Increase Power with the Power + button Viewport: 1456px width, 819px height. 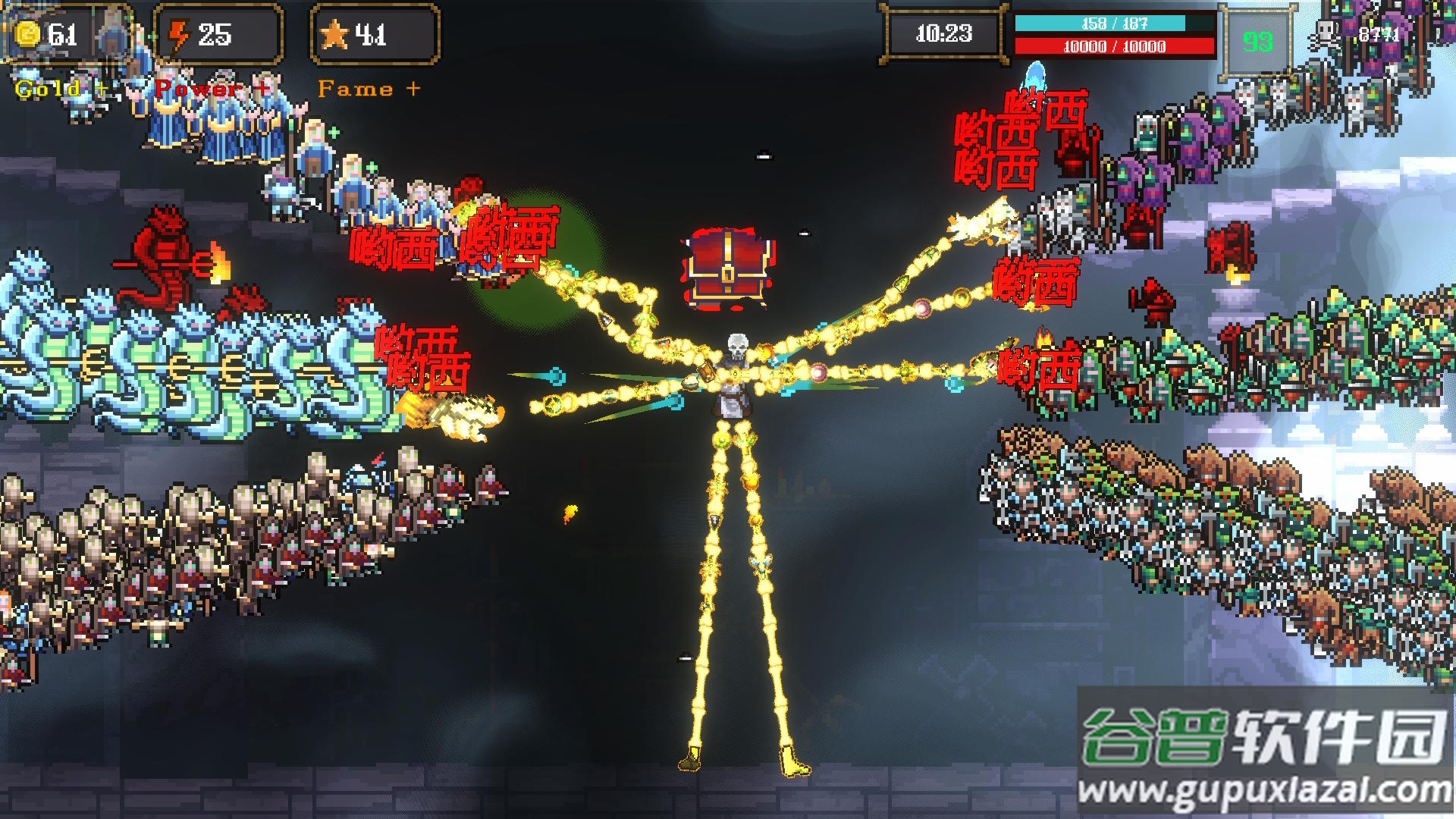click(212, 89)
